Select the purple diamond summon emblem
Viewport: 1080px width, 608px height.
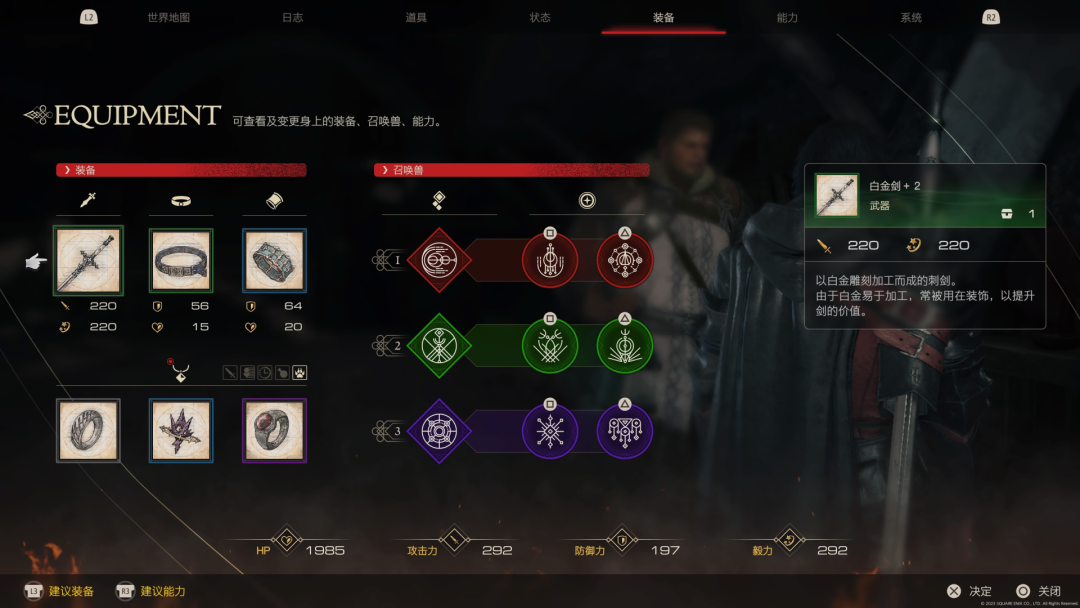[x=438, y=432]
